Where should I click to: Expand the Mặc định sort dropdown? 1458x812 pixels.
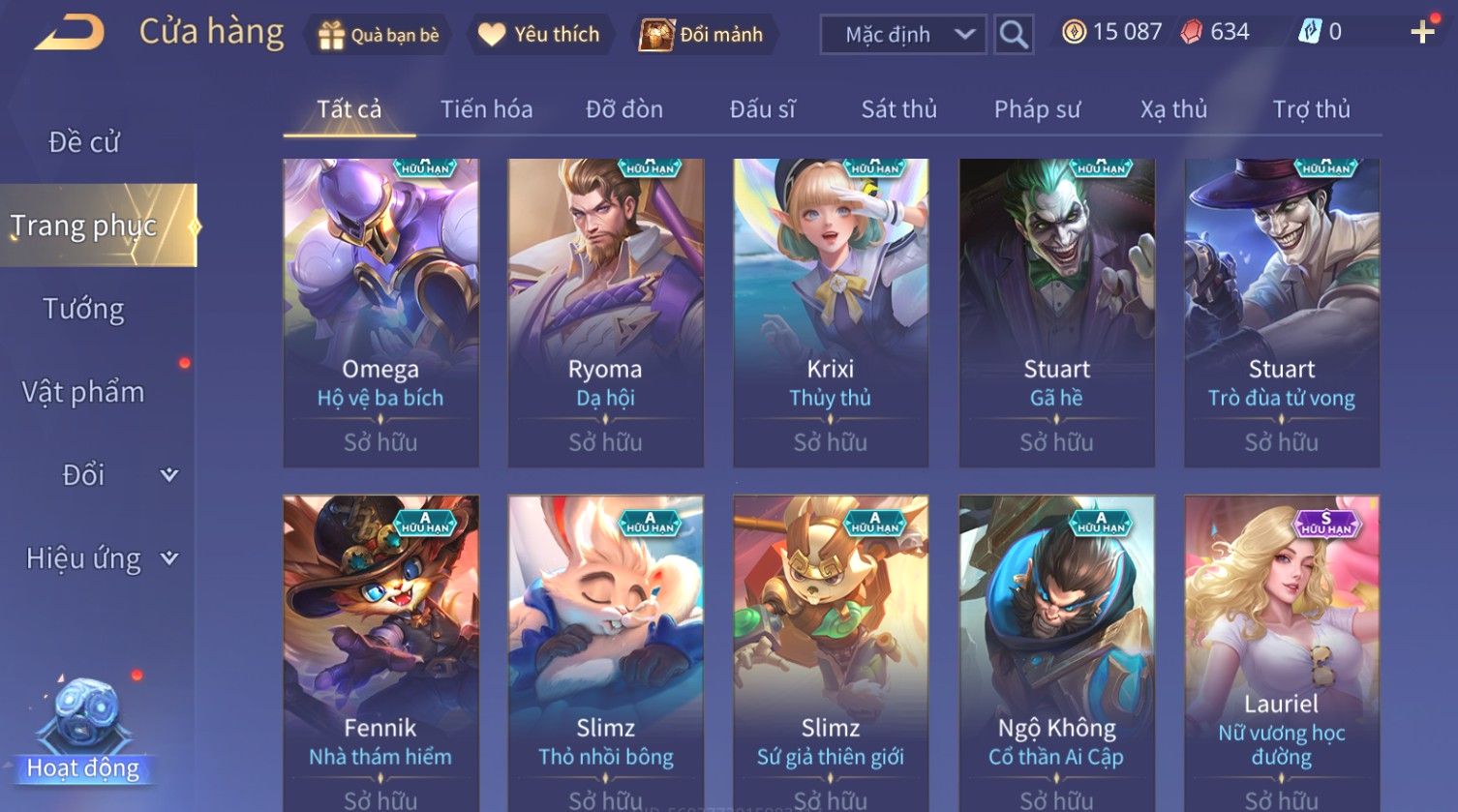(x=902, y=35)
